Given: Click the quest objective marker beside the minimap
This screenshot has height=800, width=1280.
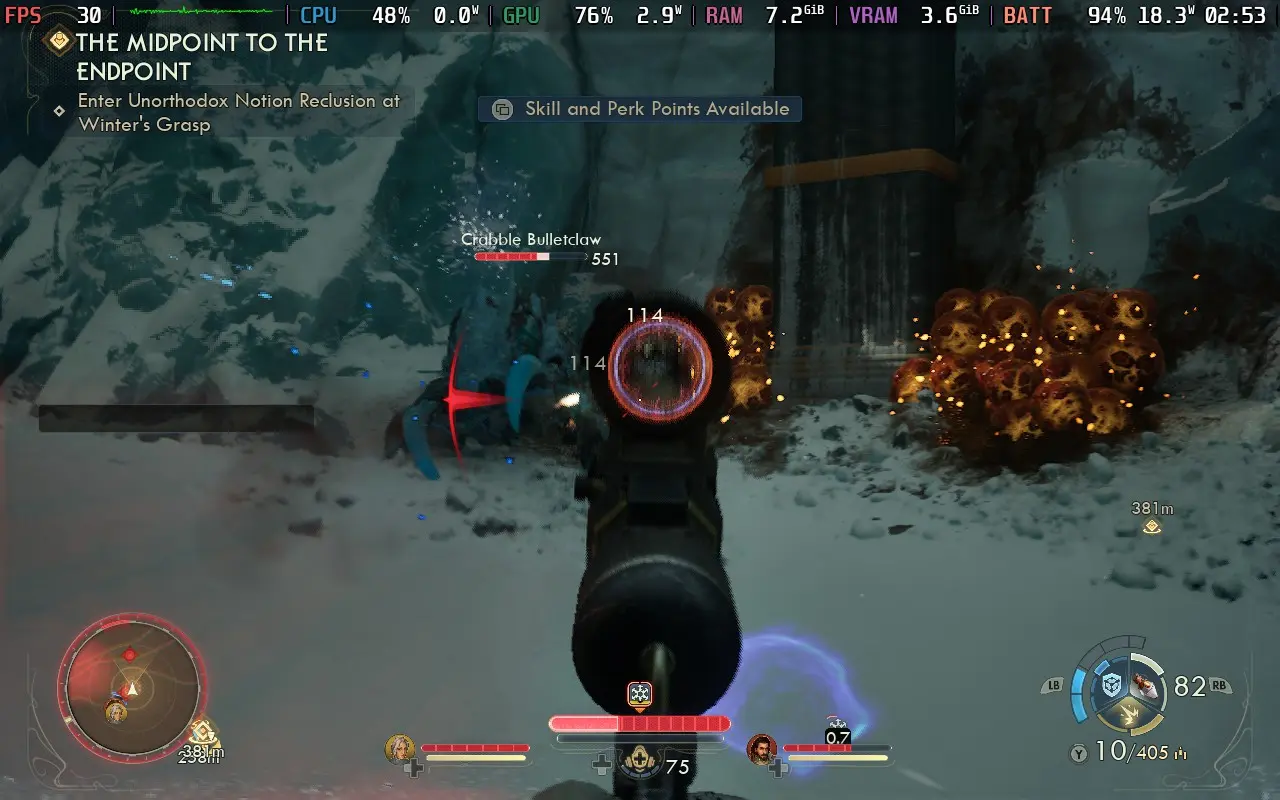Looking at the screenshot, I should point(203,733).
